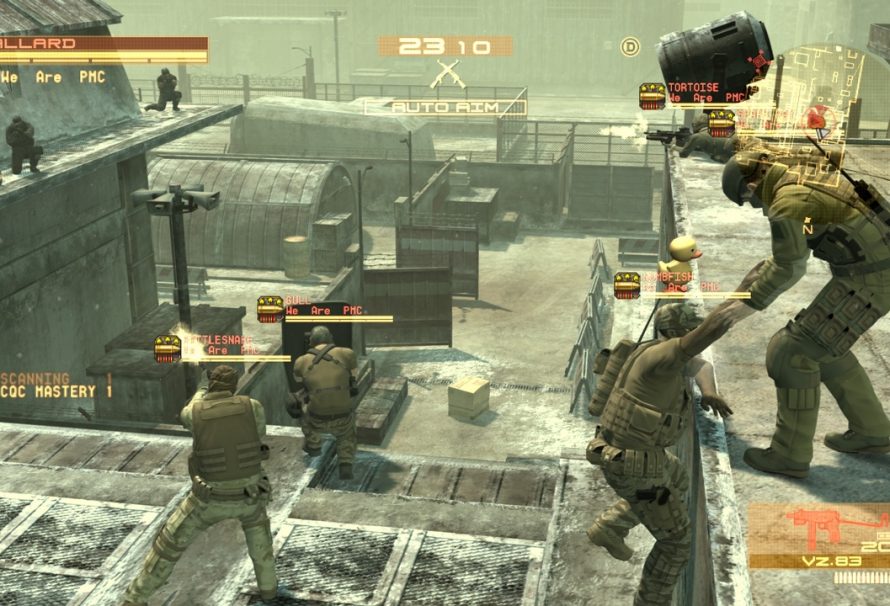This screenshot has width=890, height=606.
Task: Select BOMBFISH's player emblem
Action: [x=627, y=285]
